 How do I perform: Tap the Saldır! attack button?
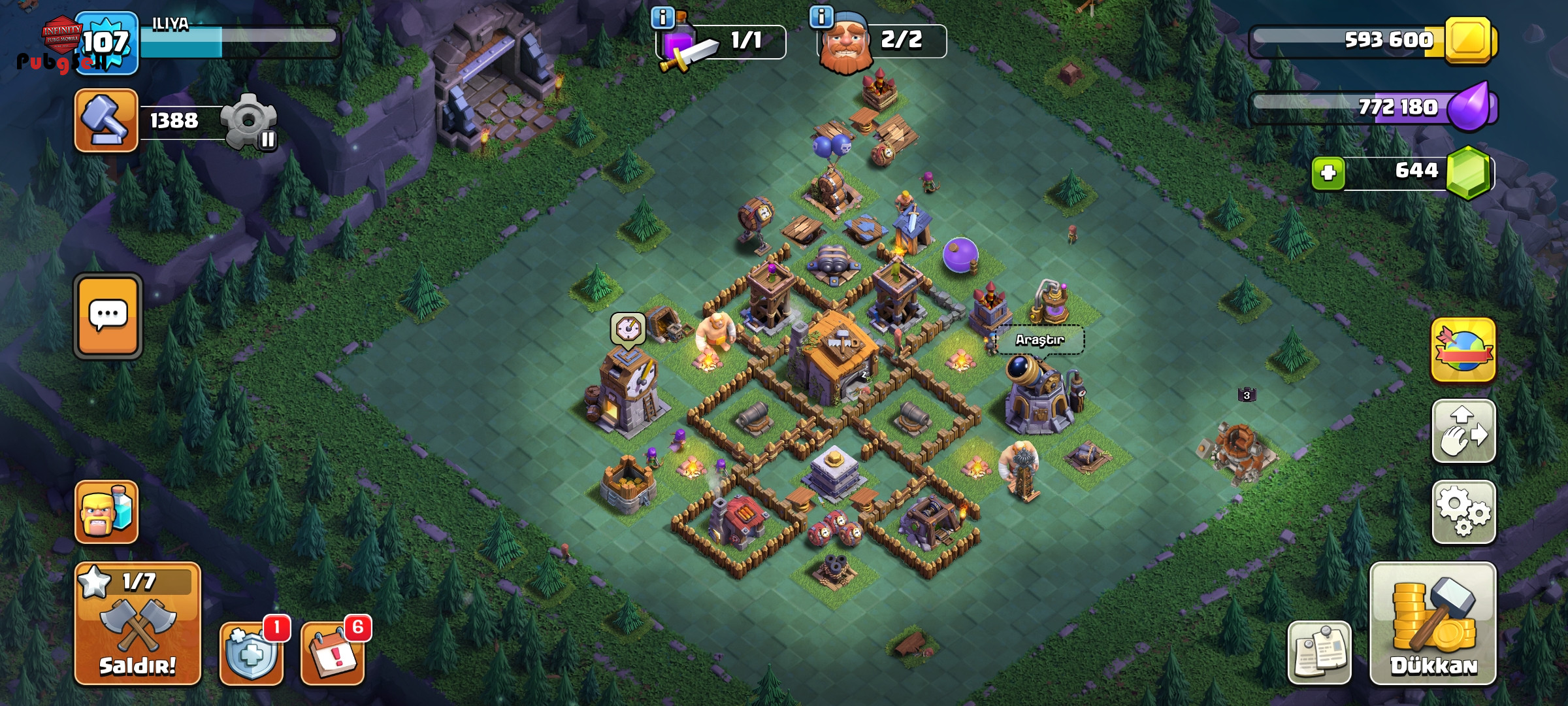pos(137,623)
